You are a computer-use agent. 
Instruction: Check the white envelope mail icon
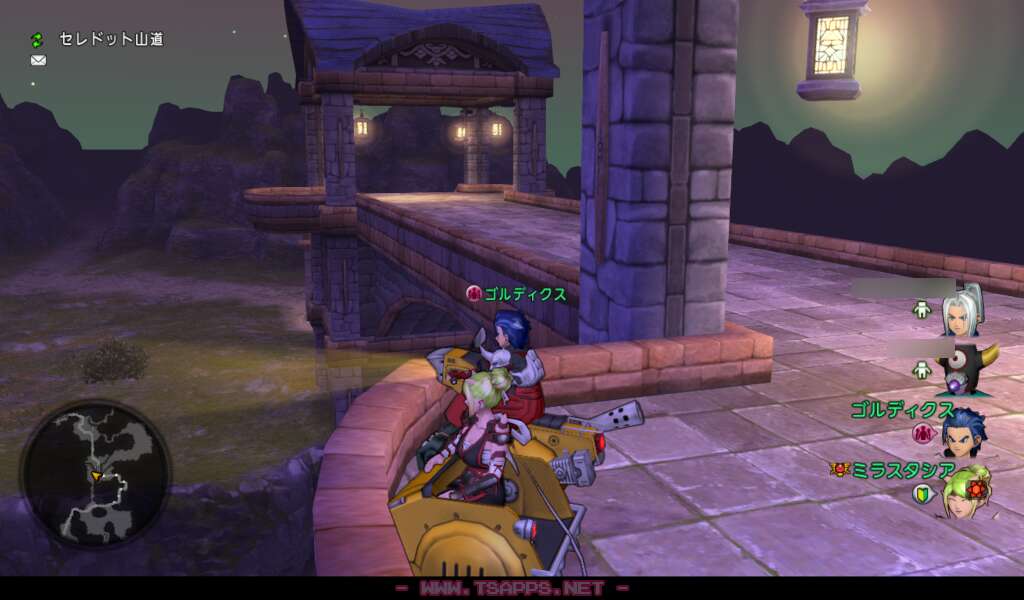click(38, 60)
